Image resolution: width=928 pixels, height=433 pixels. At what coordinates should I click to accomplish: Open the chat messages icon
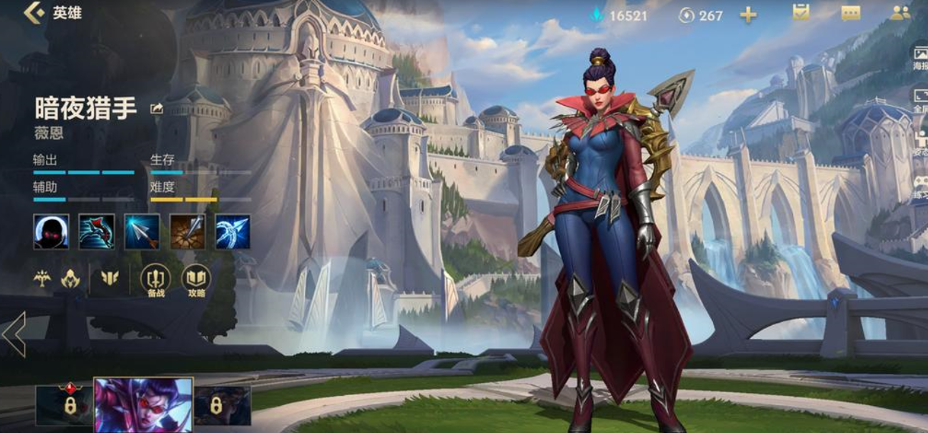(851, 14)
